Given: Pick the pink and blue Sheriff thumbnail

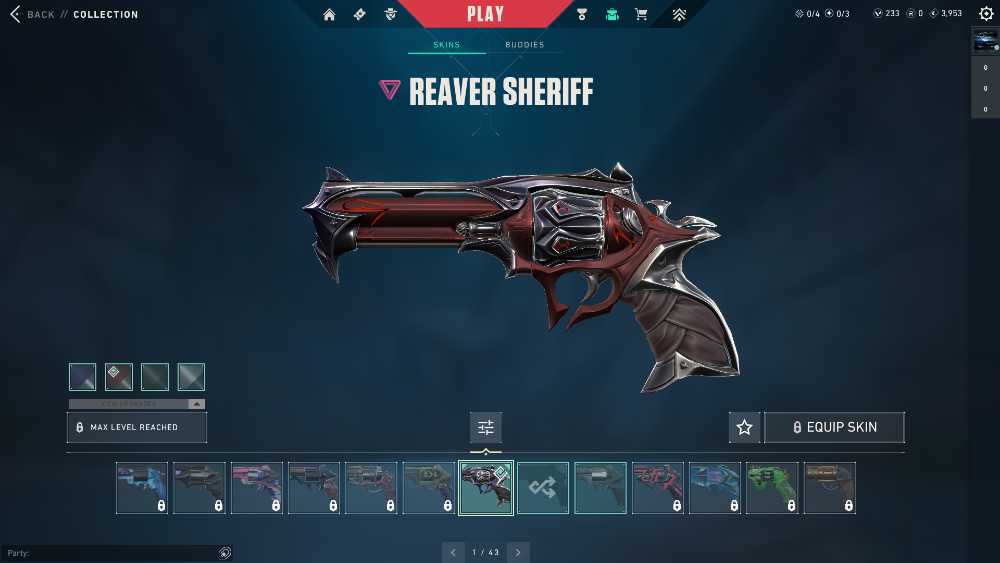Looking at the screenshot, I should 257,488.
